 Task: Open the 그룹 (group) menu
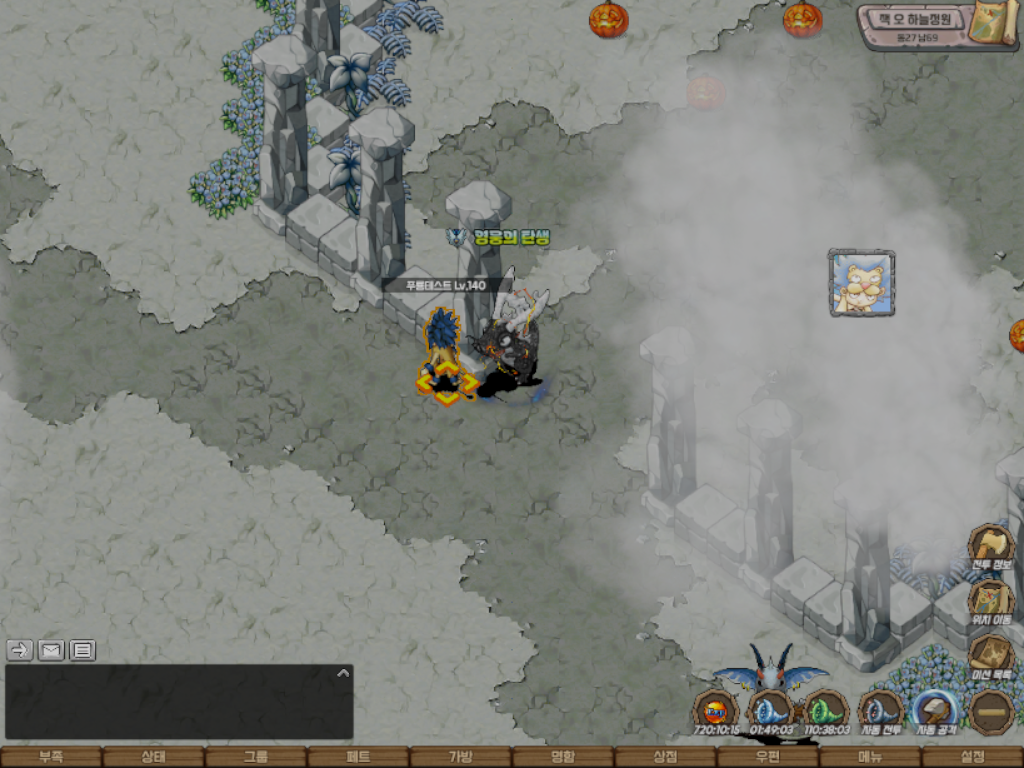pyautogui.click(x=255, y=757)
